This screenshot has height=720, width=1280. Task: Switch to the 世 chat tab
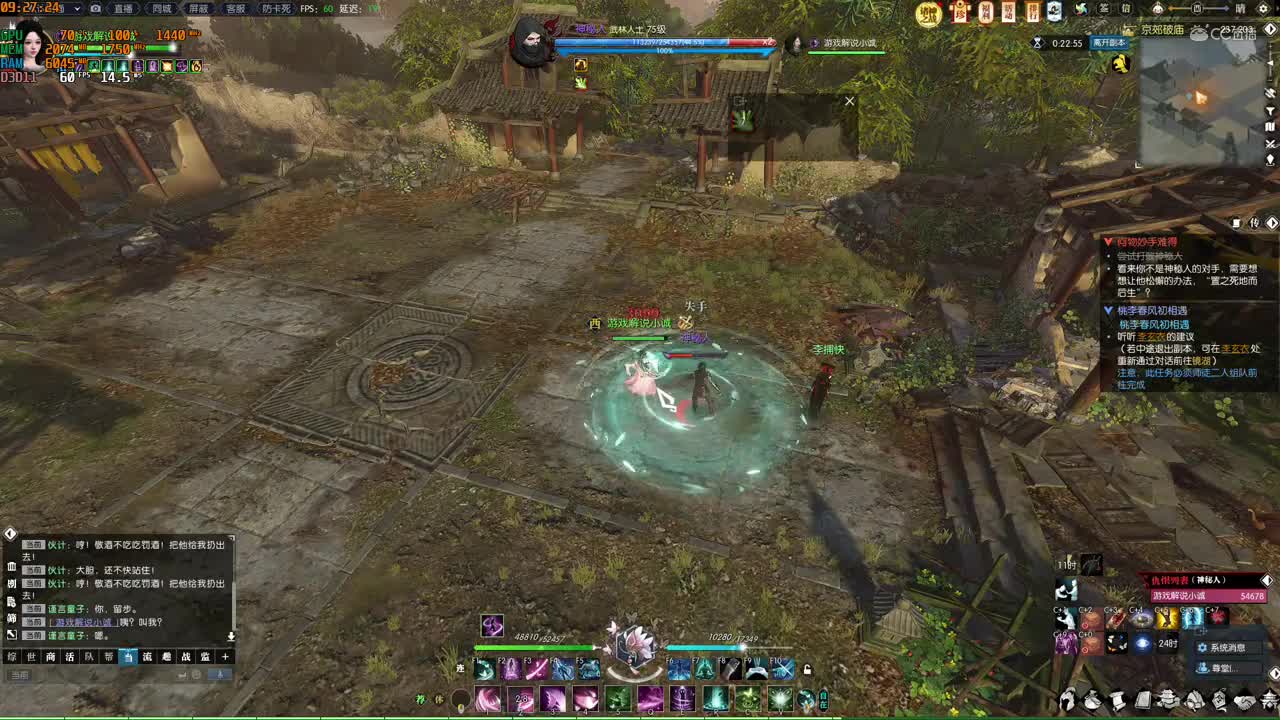pyautogui.click(x=30, y=657)
